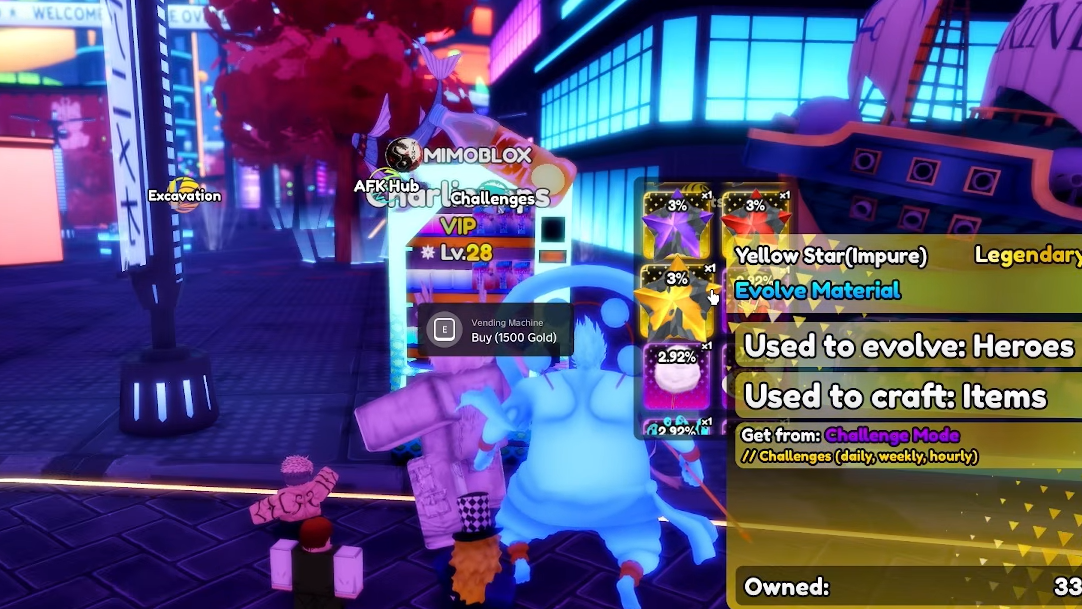Choose the Yellow Star (Impure) slot
Viewport: 1082px width, 609px height.
click(x=676, y=299)
